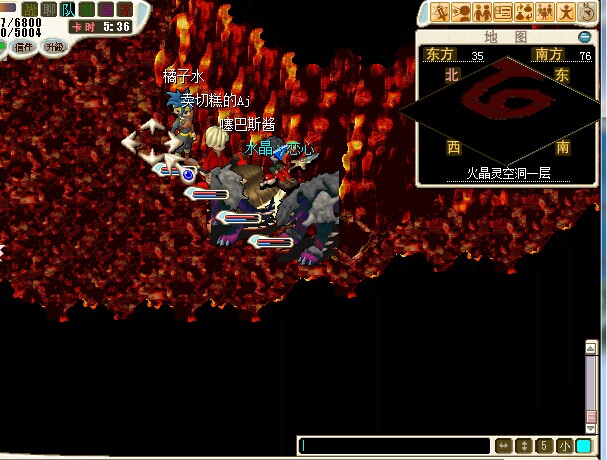
Task: Open the three-person group icon
Action: click(545, 12)
